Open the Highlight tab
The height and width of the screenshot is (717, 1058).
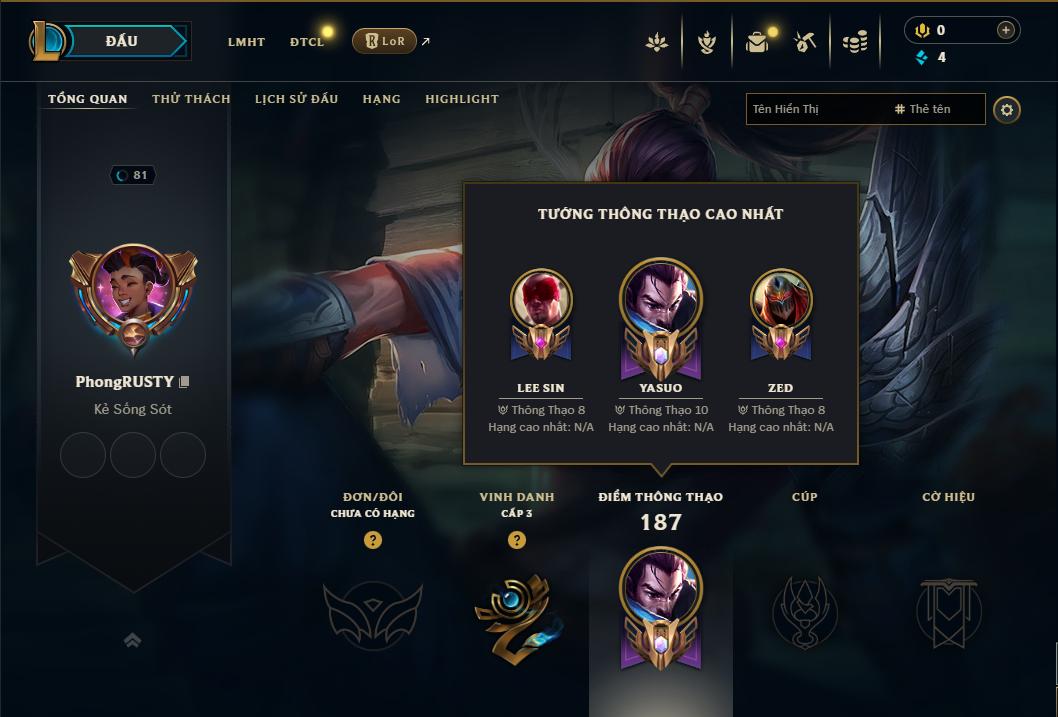point(462,99)
